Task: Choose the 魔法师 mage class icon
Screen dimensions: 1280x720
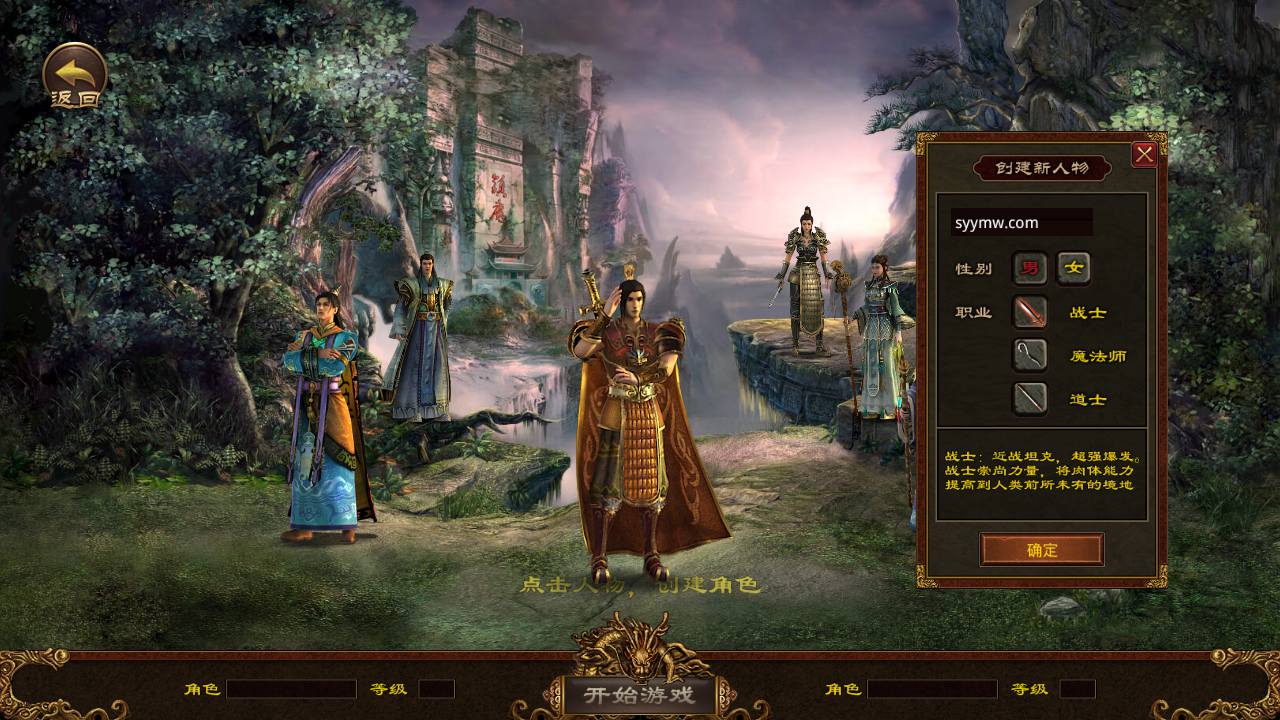Action: click(1030, 355)
